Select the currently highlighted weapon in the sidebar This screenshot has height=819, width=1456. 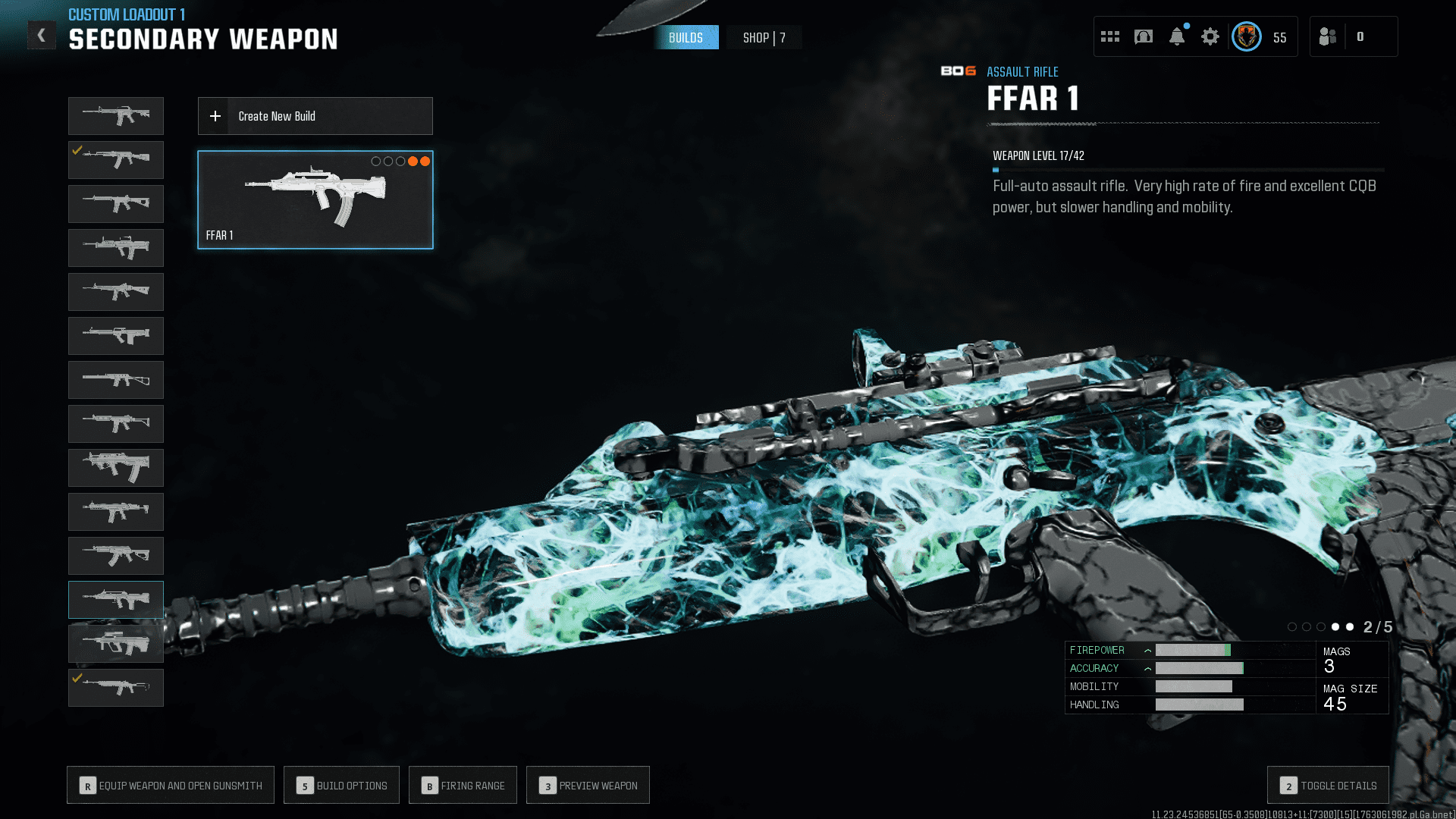pos(115,599)
